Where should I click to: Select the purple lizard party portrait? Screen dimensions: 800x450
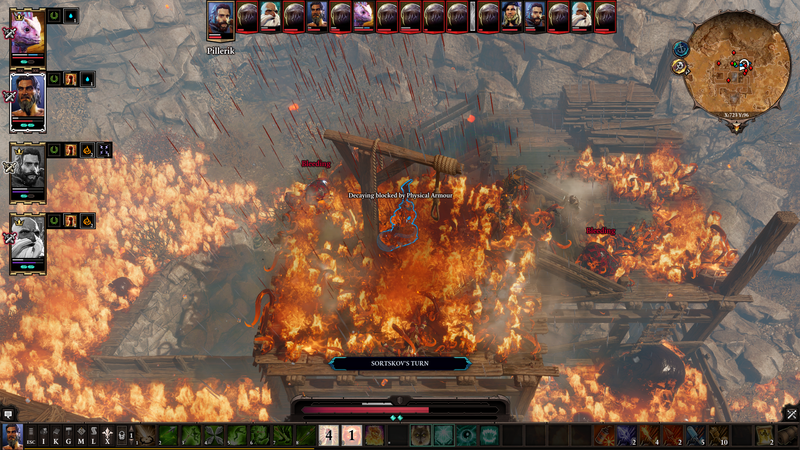pyautogui.click(x=27, y=30)
